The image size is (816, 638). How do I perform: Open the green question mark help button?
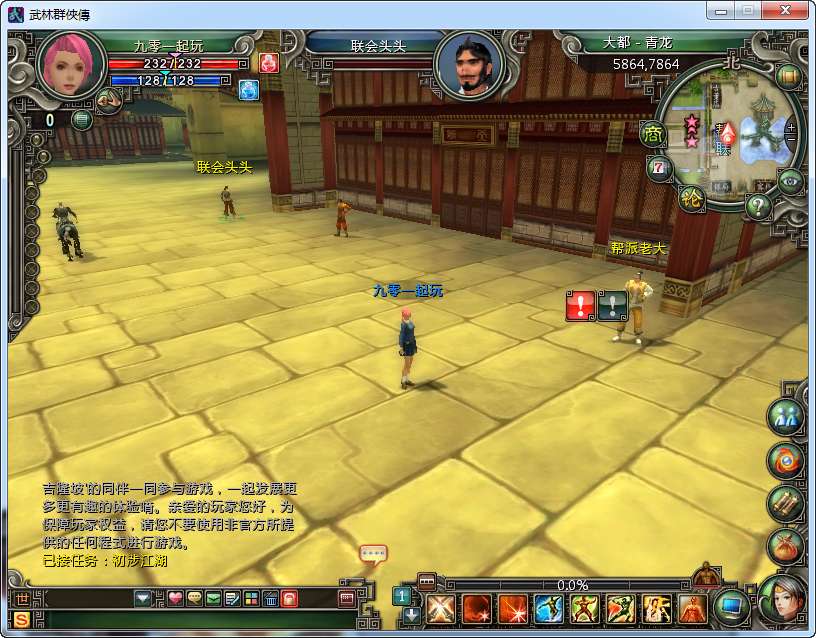(x=758, y=207)
